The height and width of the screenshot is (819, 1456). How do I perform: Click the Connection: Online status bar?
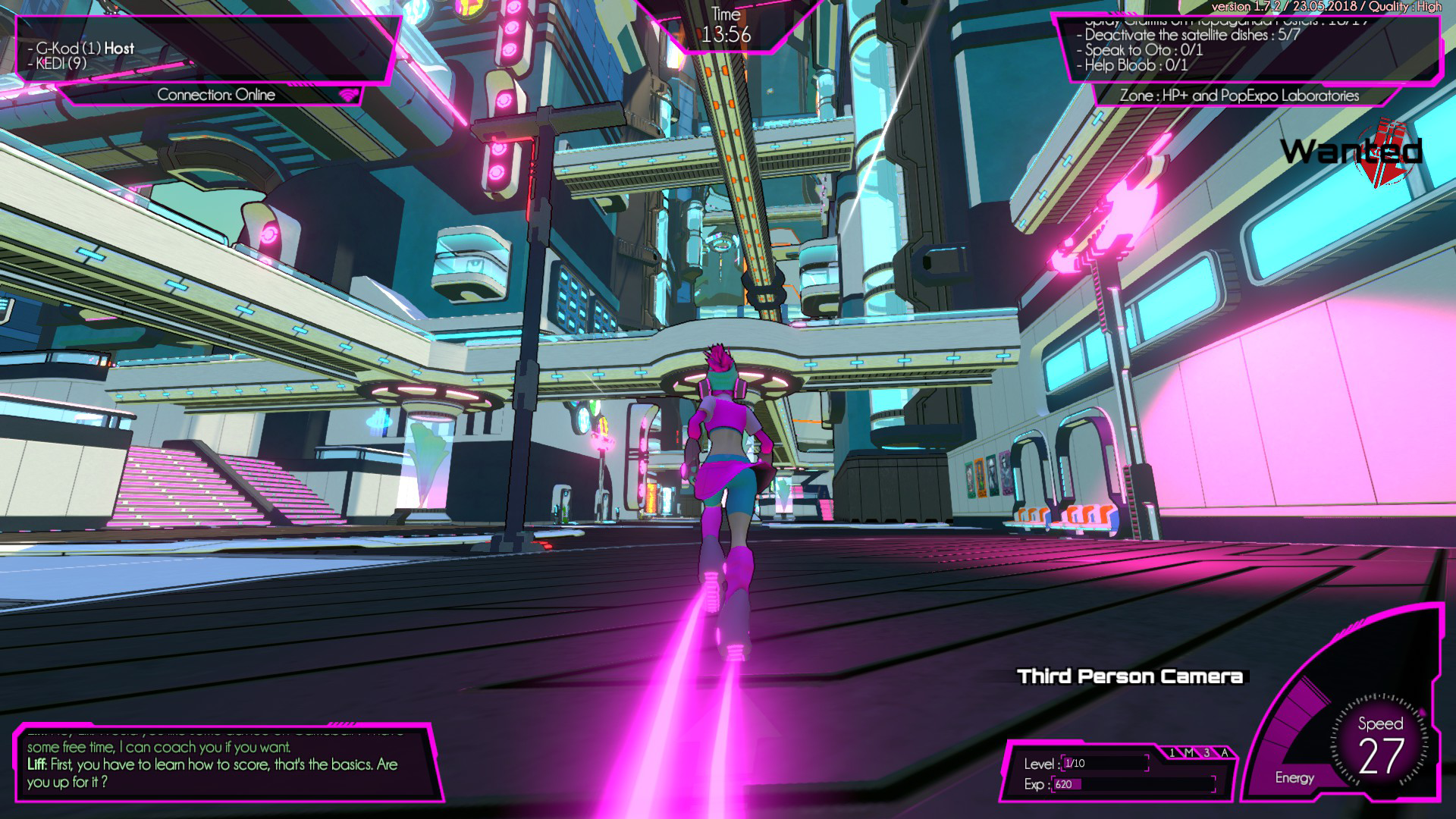tap(216, 95)
